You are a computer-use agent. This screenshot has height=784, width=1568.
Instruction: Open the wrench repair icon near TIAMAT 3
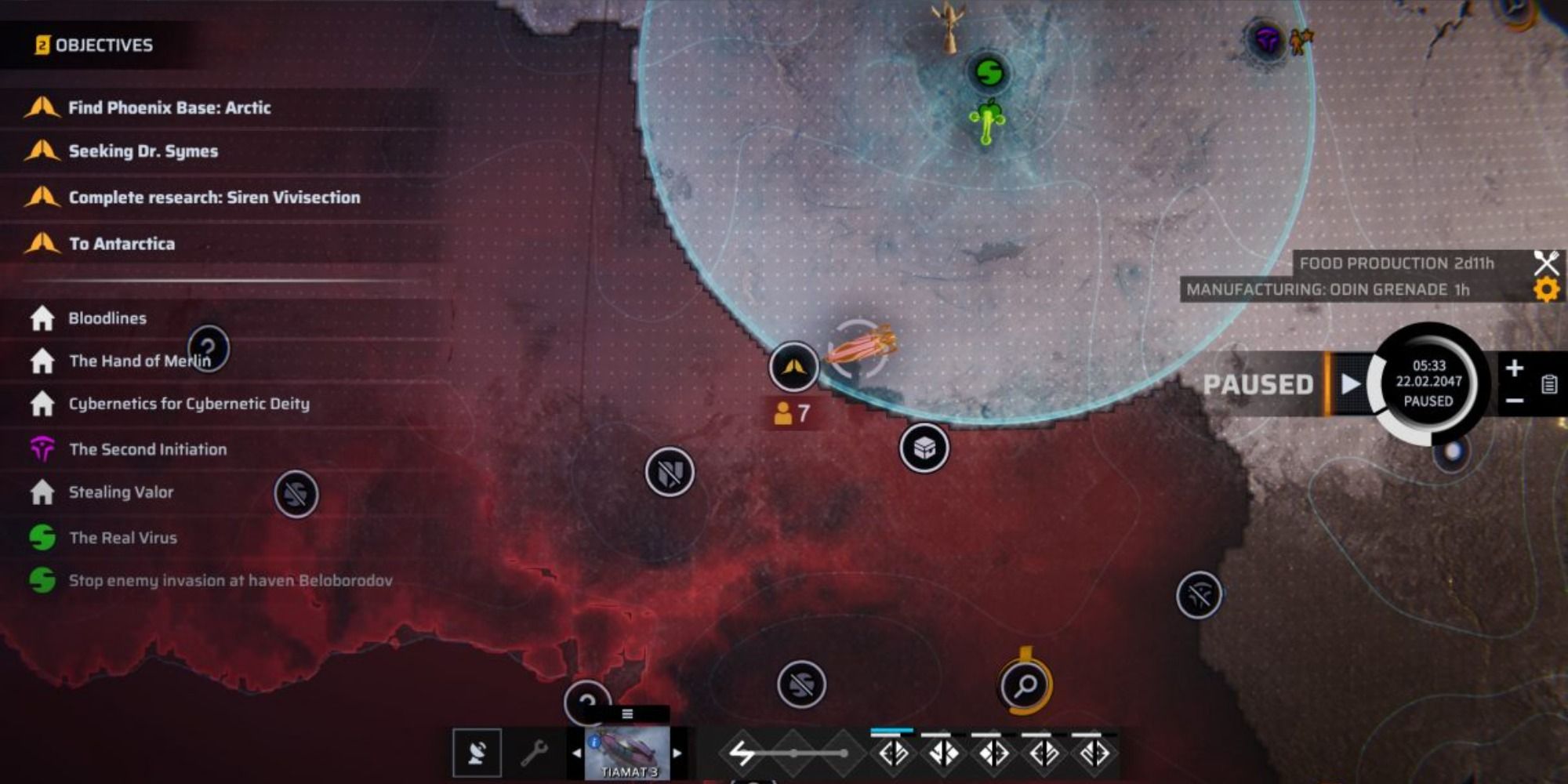pos(534,754)
